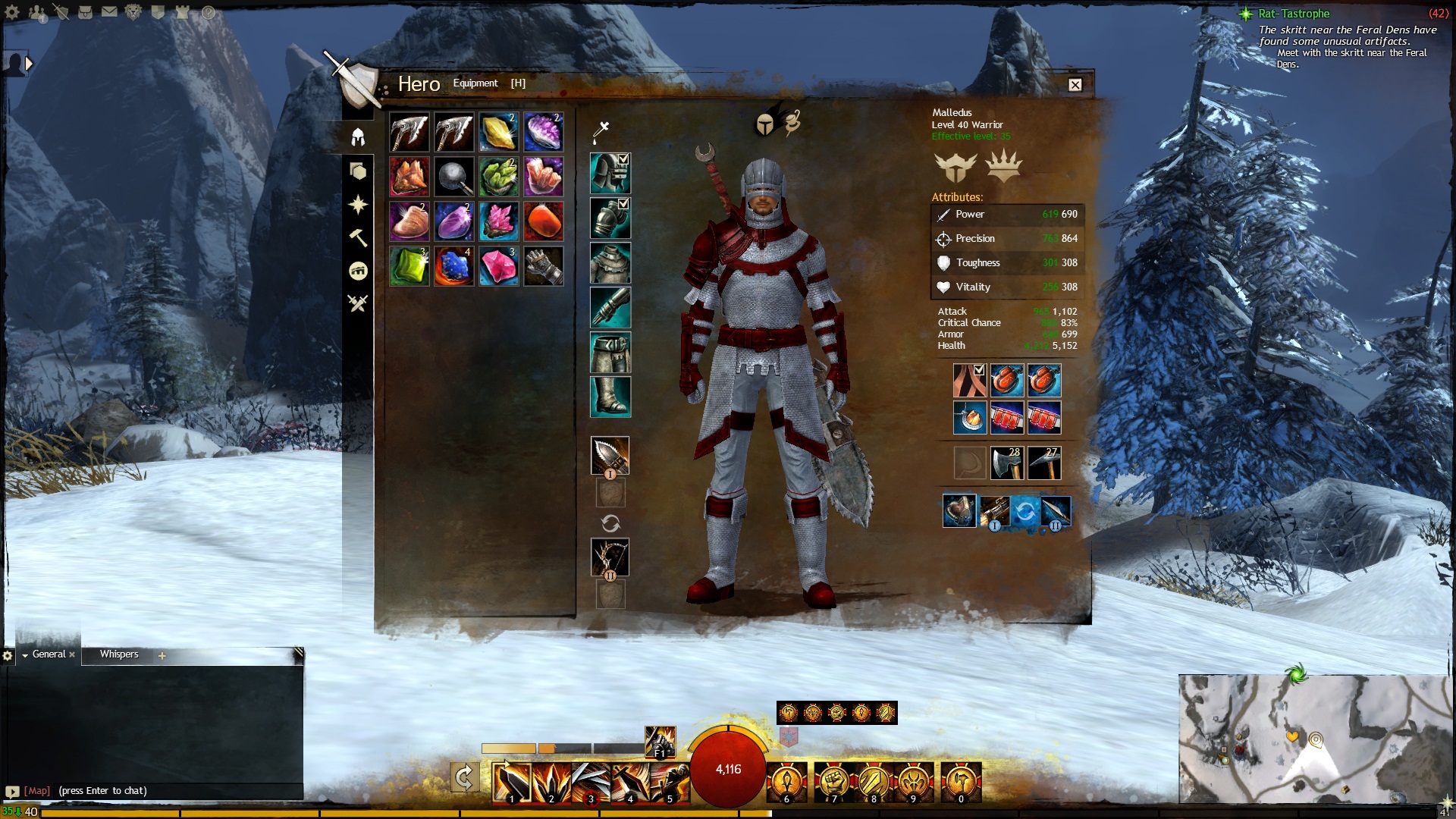Toggle helmet visibility checkbox

tap(623, 159)
